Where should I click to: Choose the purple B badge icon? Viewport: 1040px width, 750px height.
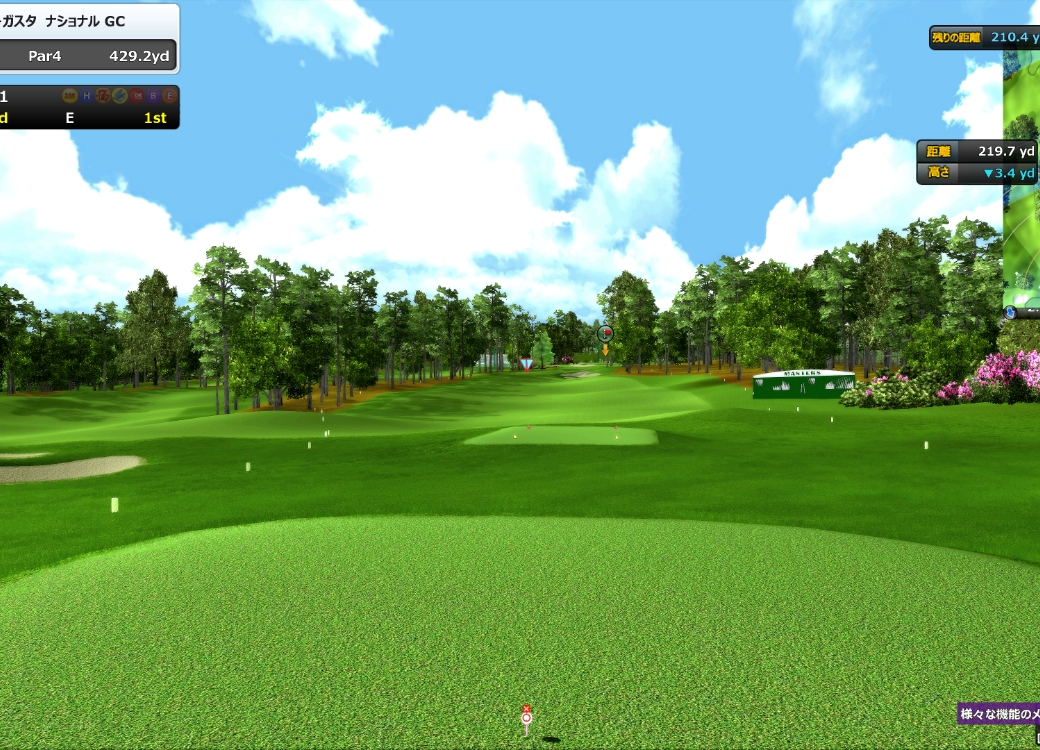[153, 96]
